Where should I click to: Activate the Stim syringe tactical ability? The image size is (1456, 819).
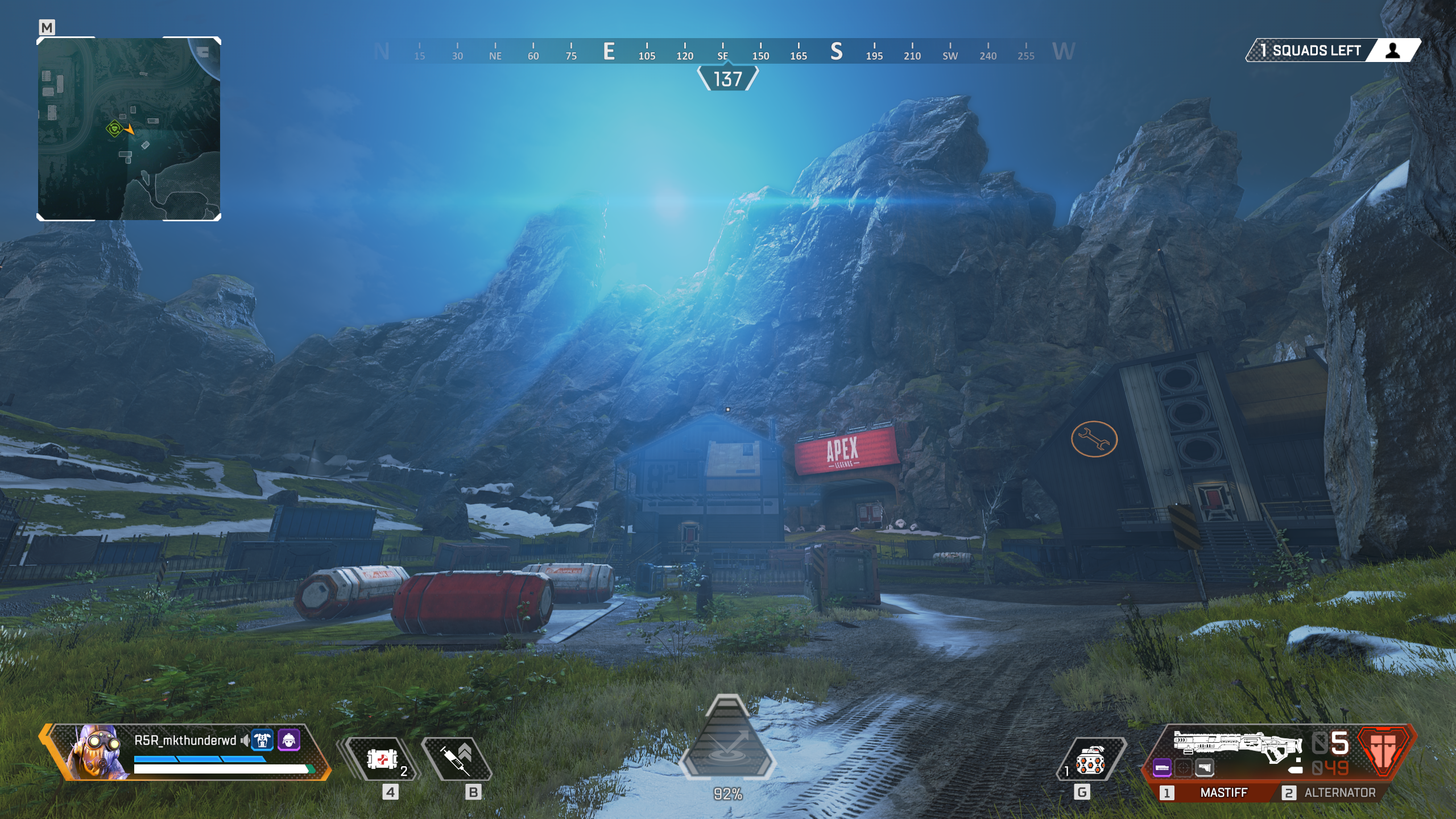coord(457,759)
